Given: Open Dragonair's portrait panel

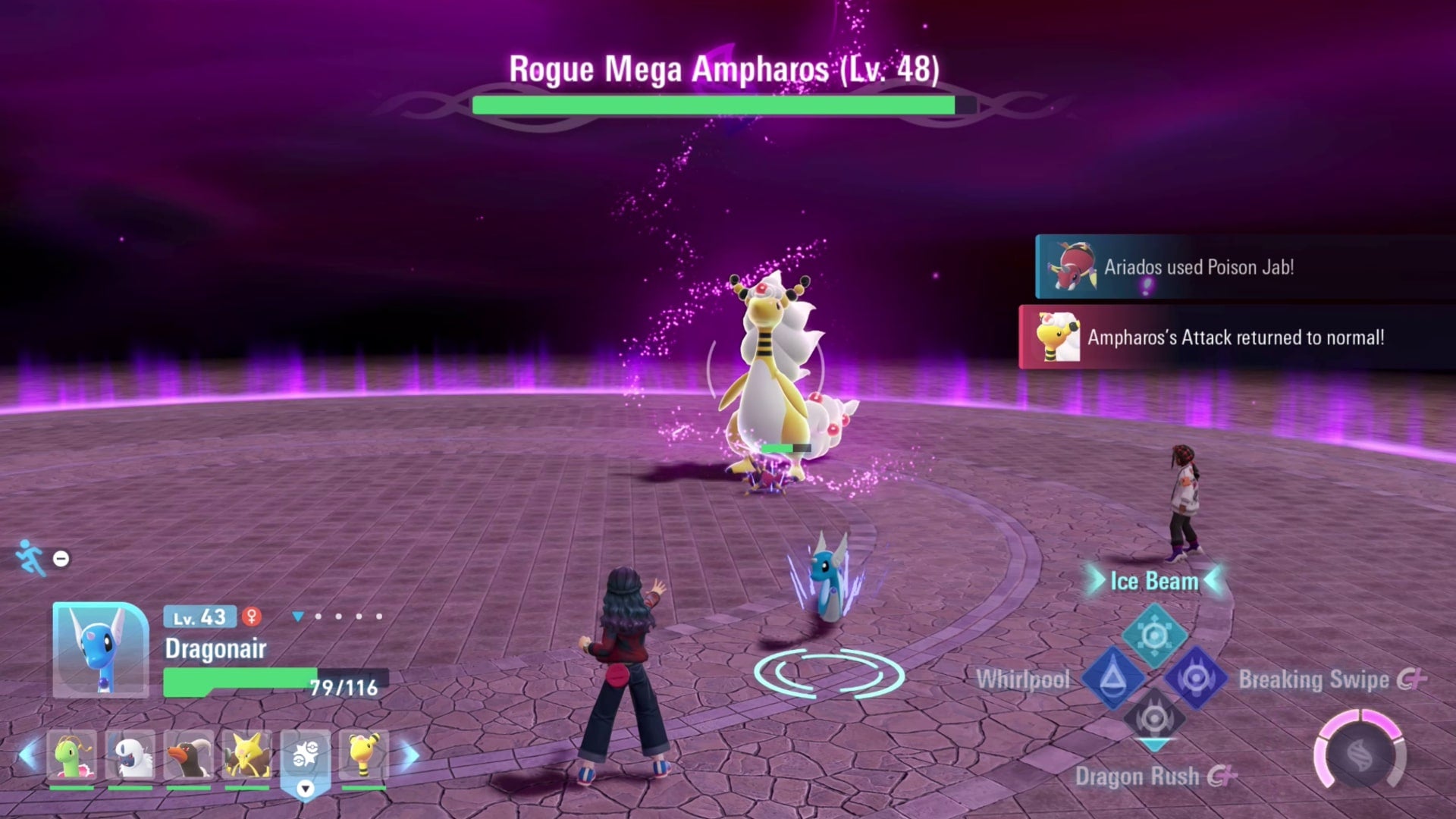Looking at the screenshot, I should [x=99, y=650].
